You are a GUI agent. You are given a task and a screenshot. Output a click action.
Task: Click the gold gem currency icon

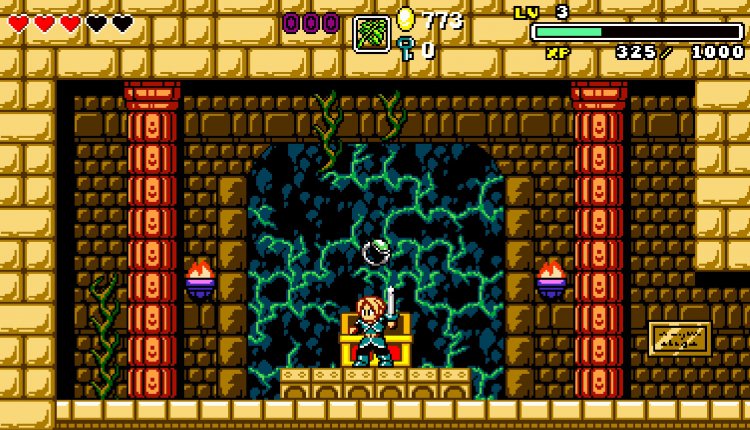(x=405, y=19)
